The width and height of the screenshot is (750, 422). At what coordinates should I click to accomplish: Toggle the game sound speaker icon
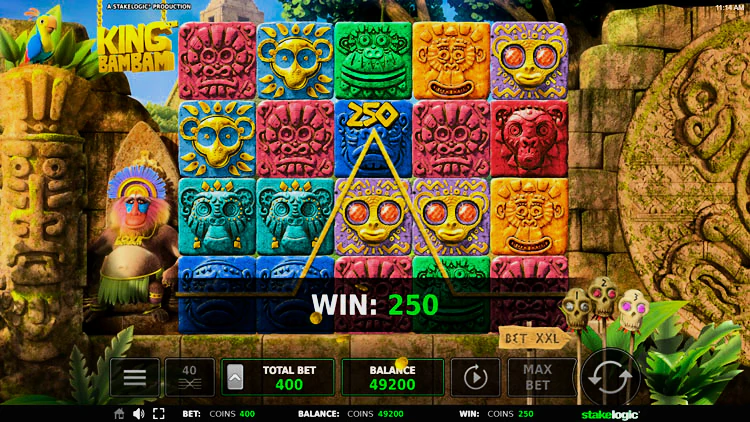pos(138,414)
